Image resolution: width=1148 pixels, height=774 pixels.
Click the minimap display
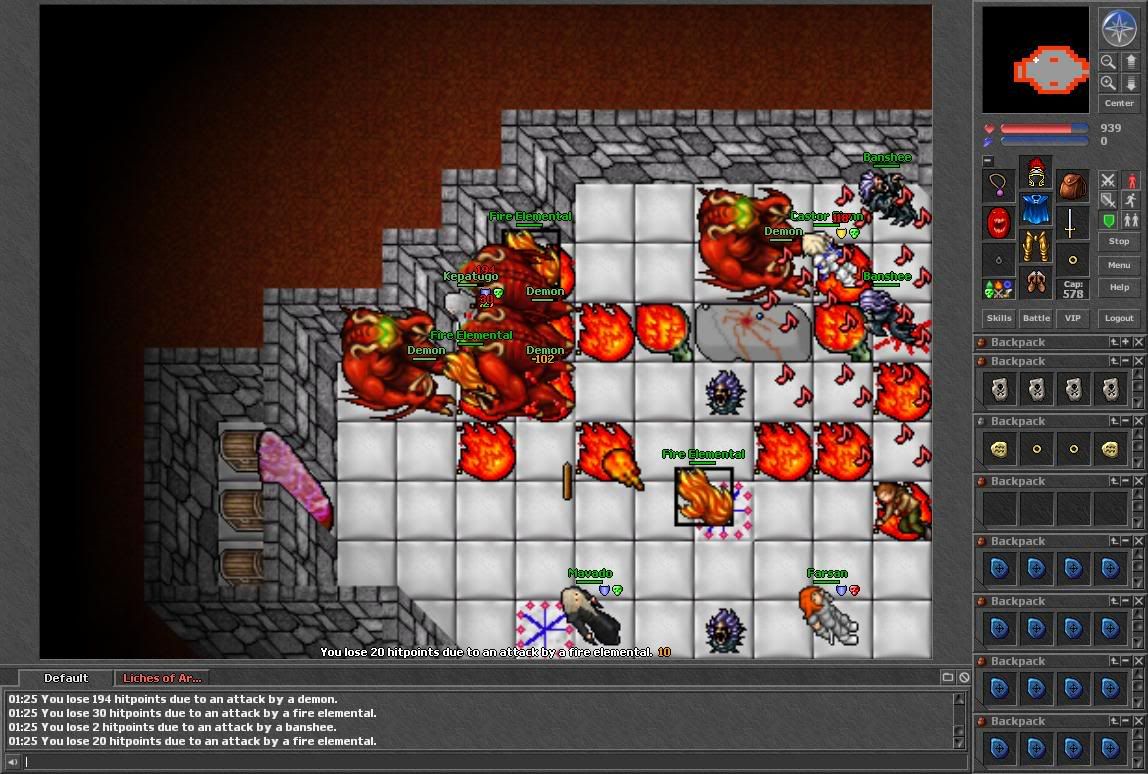tap(1035, 60)
